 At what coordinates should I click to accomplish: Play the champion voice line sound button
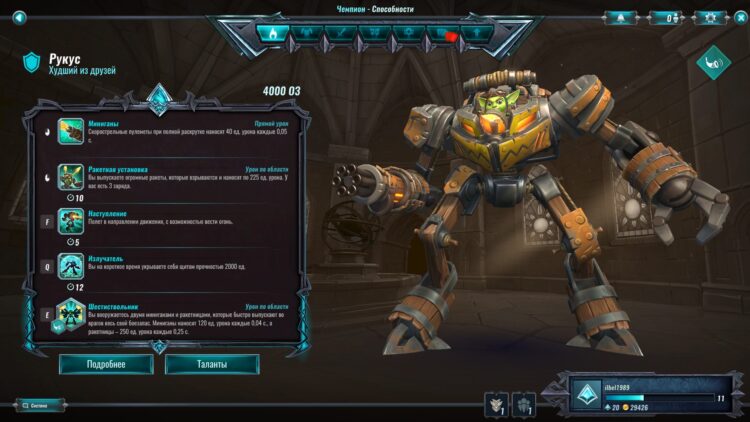[714, 62]
